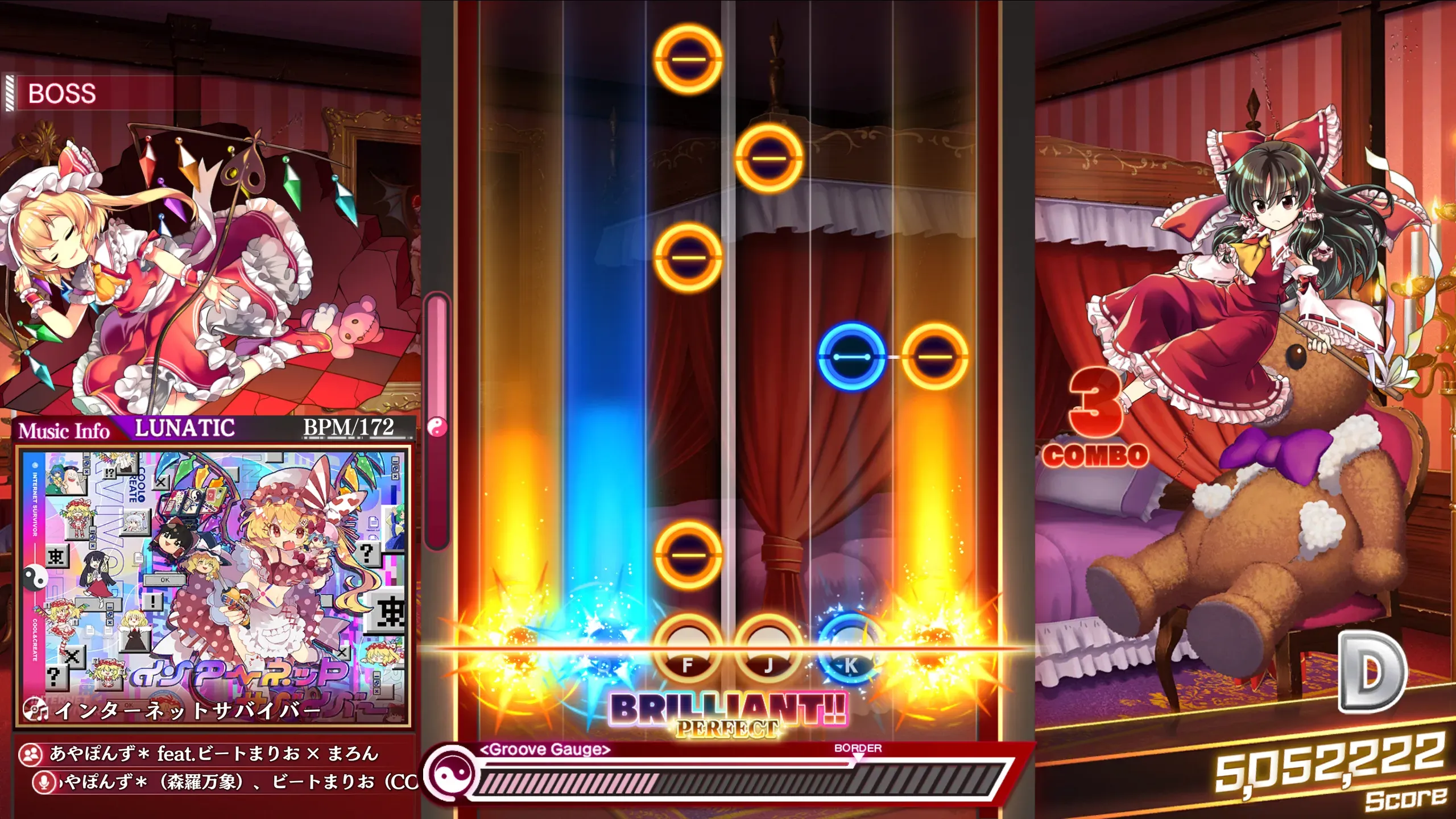This screenshot has width=1456, height=819.
Task: Tap the blue K lane receptor
Action: tap(850, 651)
